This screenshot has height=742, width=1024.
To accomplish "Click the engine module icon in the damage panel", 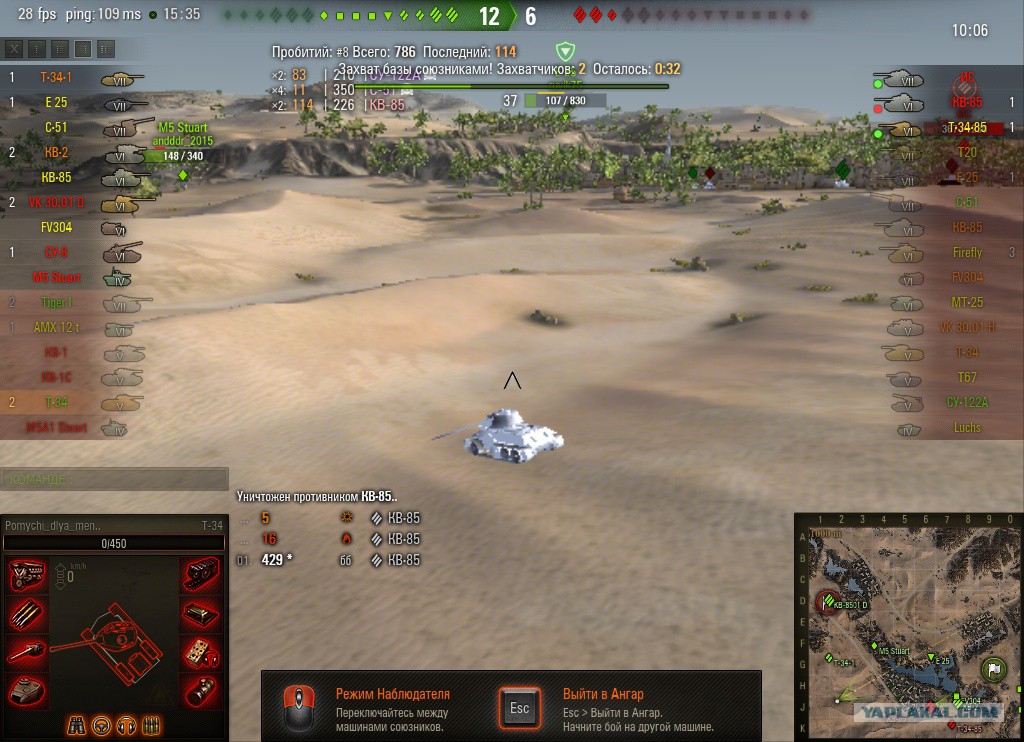I will 26,577.
